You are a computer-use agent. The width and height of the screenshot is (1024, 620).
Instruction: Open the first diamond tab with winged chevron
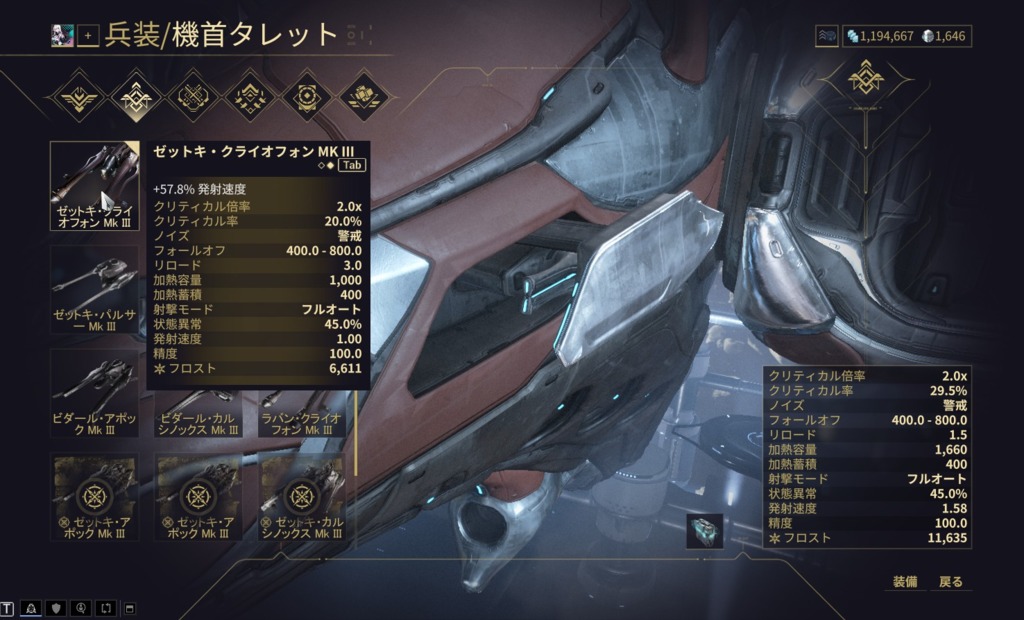point(75,97)
